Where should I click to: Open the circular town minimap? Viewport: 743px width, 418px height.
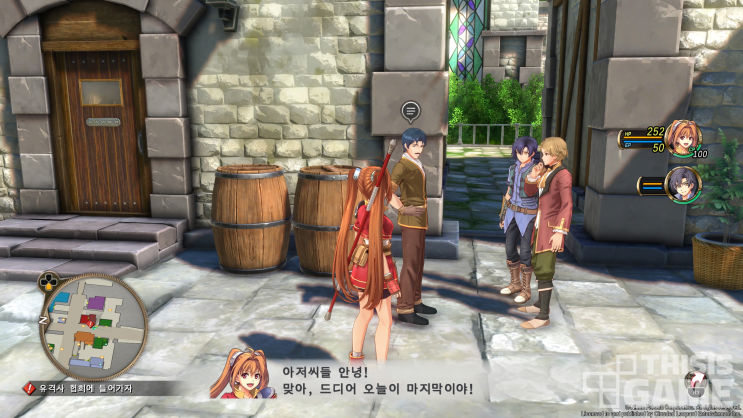pyautogui.click(x=94, y=326)
